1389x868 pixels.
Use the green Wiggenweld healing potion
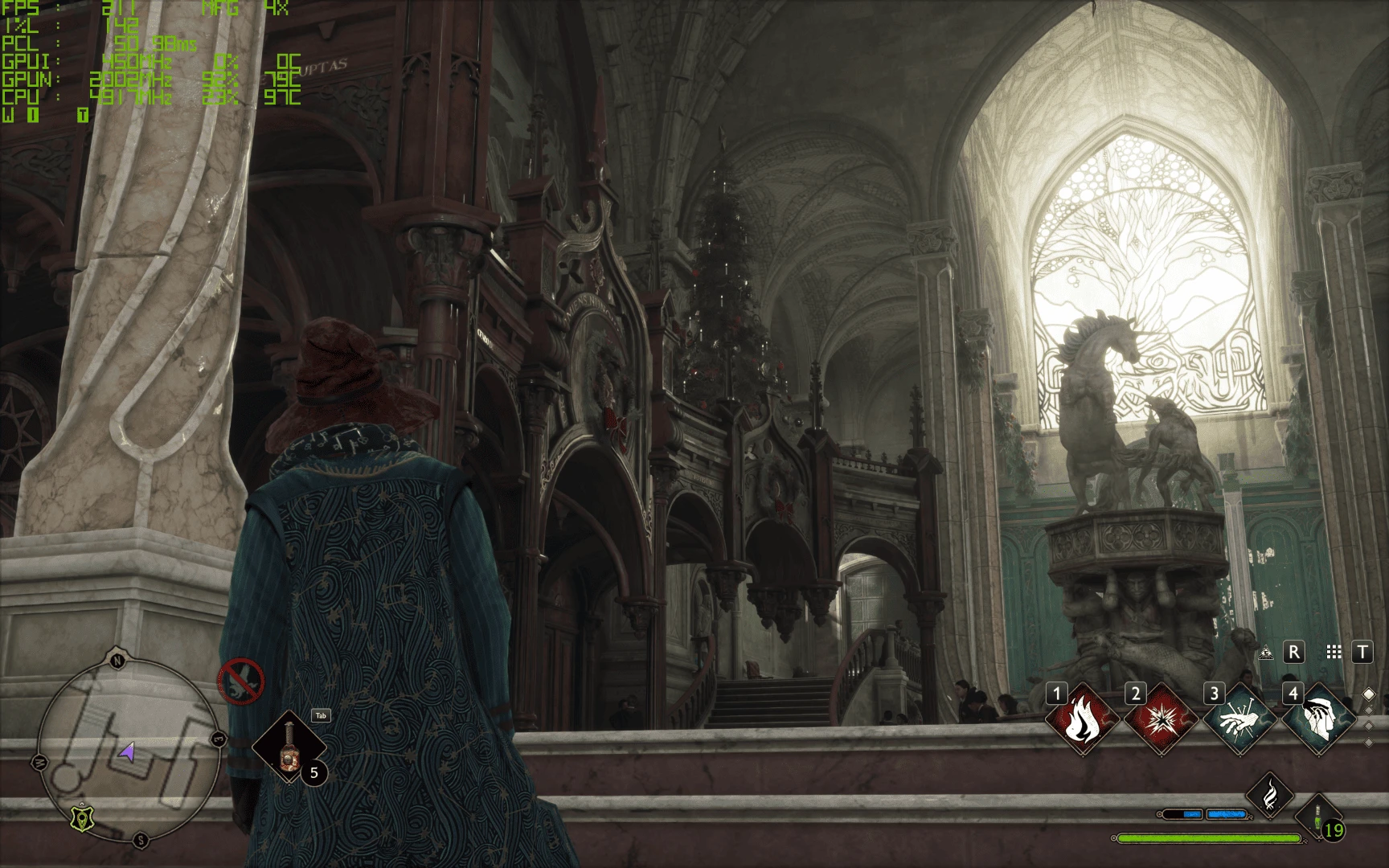(1317, 820)
